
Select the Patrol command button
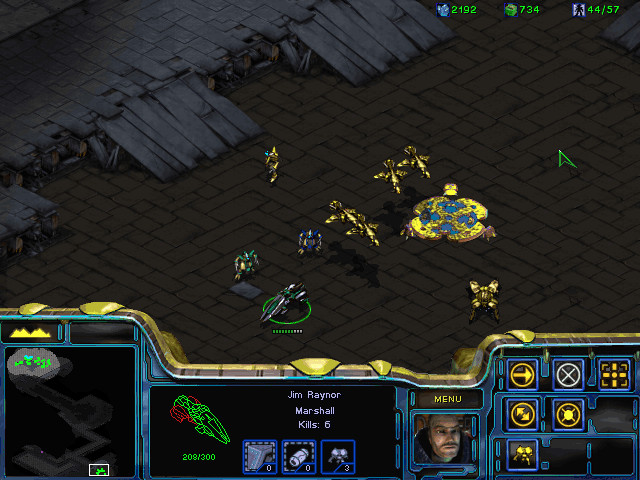(x=522, y=414)
